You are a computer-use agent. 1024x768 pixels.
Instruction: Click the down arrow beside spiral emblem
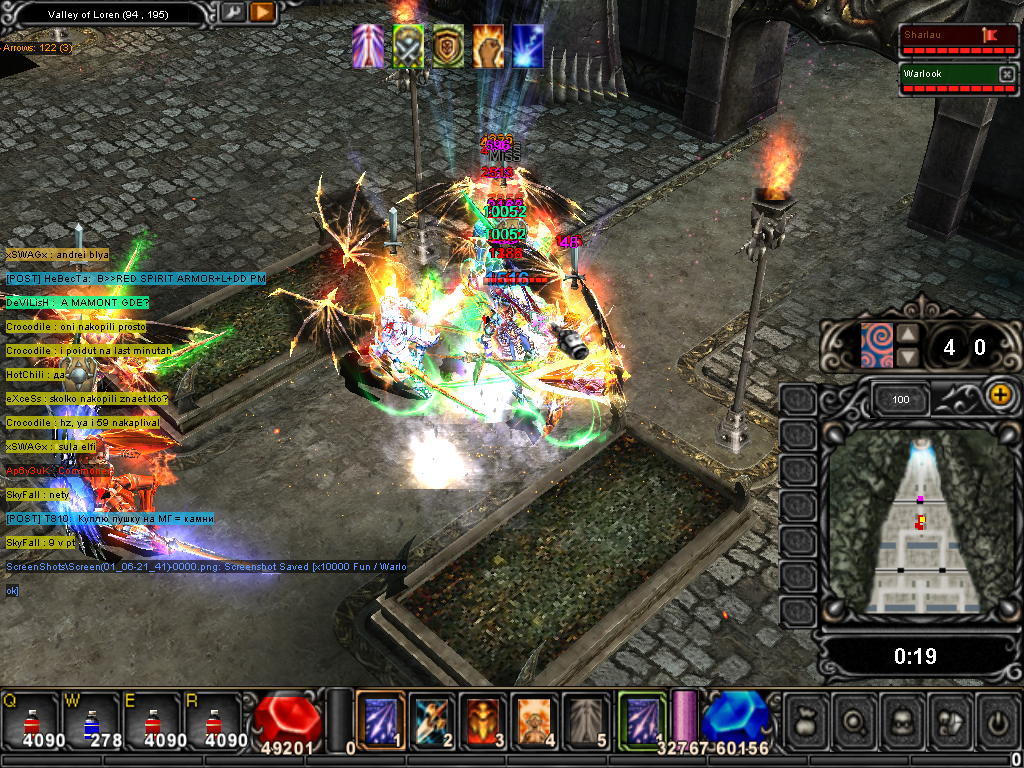pos(906,357)
